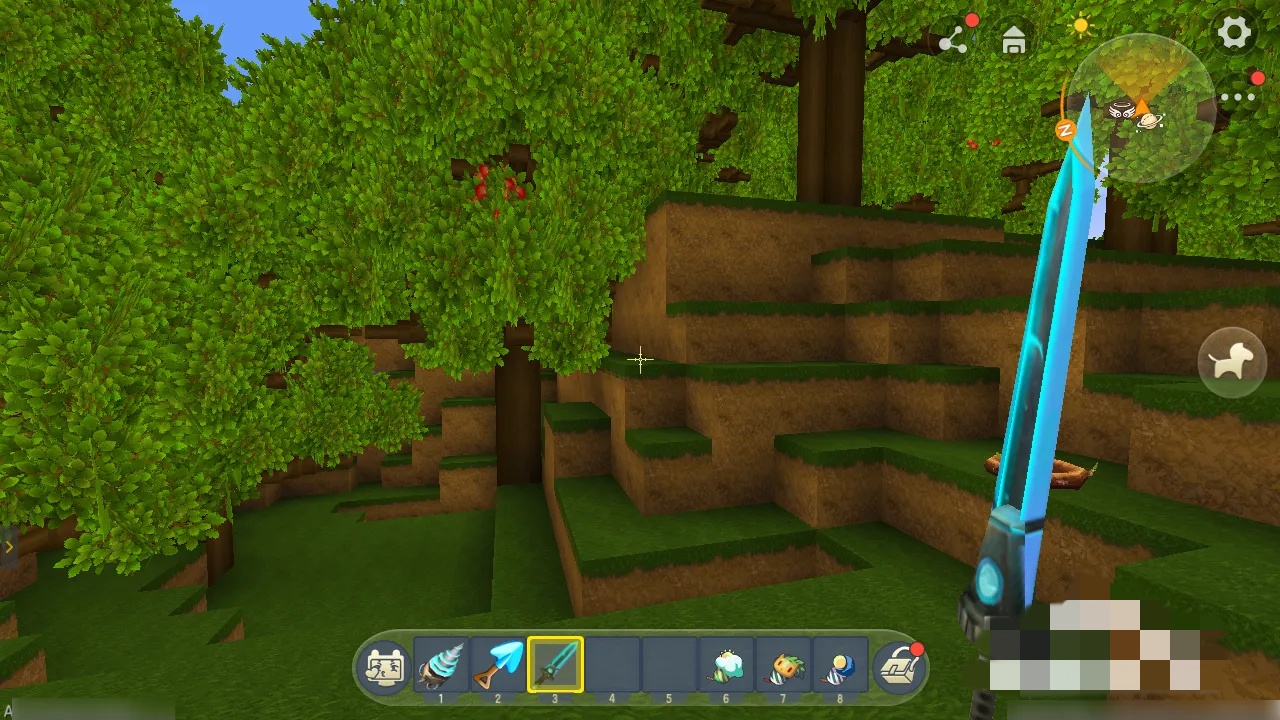
Task: Open the emote face button
Action: (385, 667)
